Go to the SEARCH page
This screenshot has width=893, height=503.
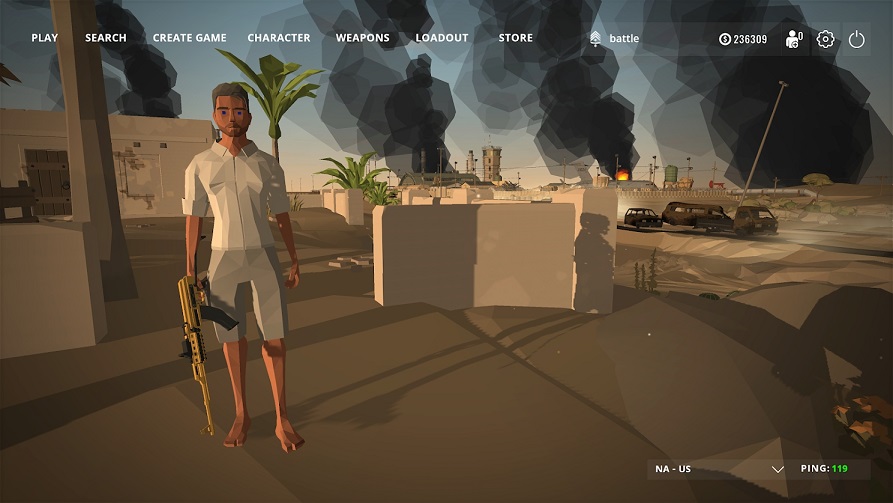pos(106,38)
